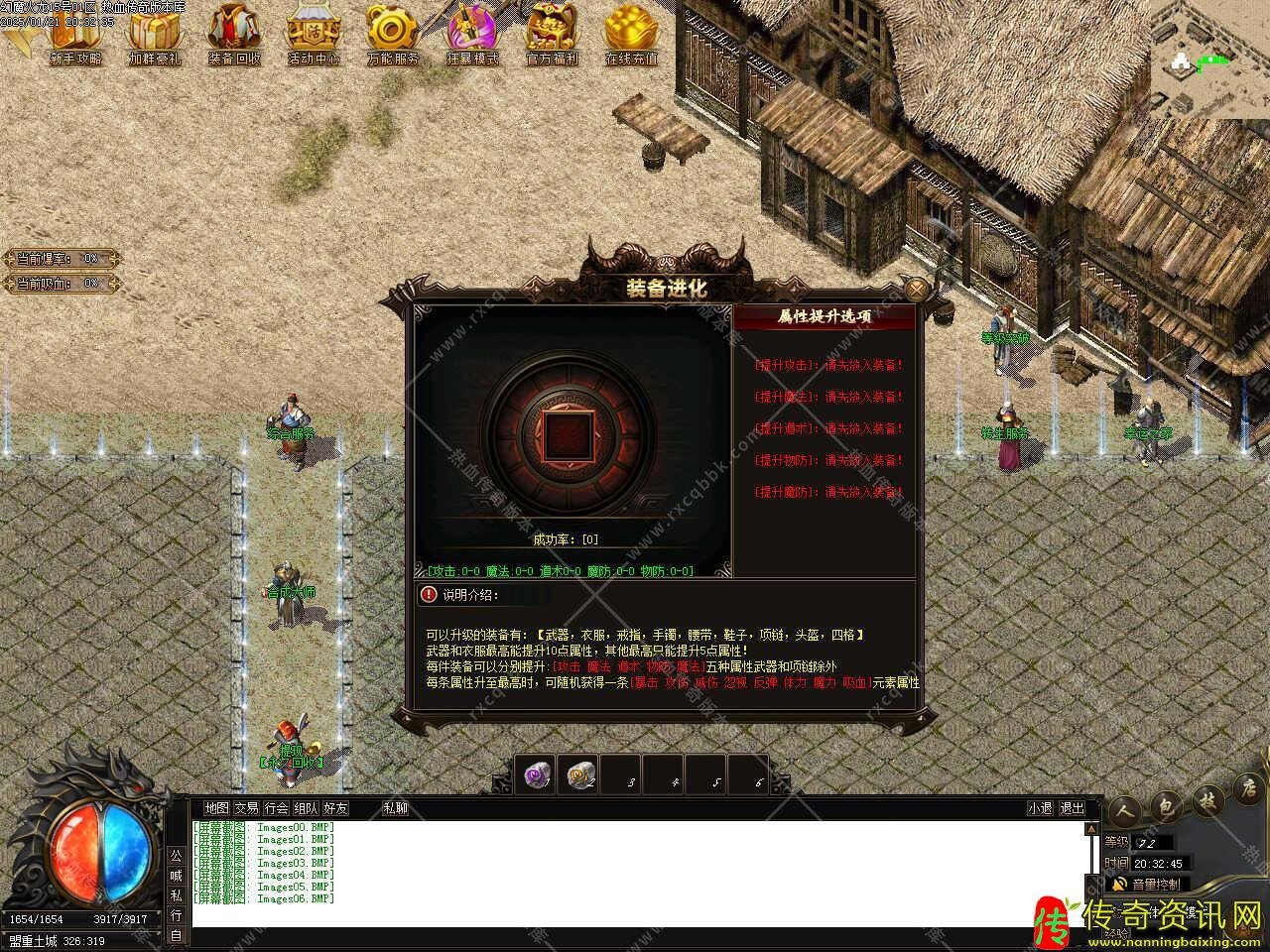Choose the 提升魔法 attribute option
Image resolution: width=1270 pixels, height=952 pixels.
tap(828, 397)
